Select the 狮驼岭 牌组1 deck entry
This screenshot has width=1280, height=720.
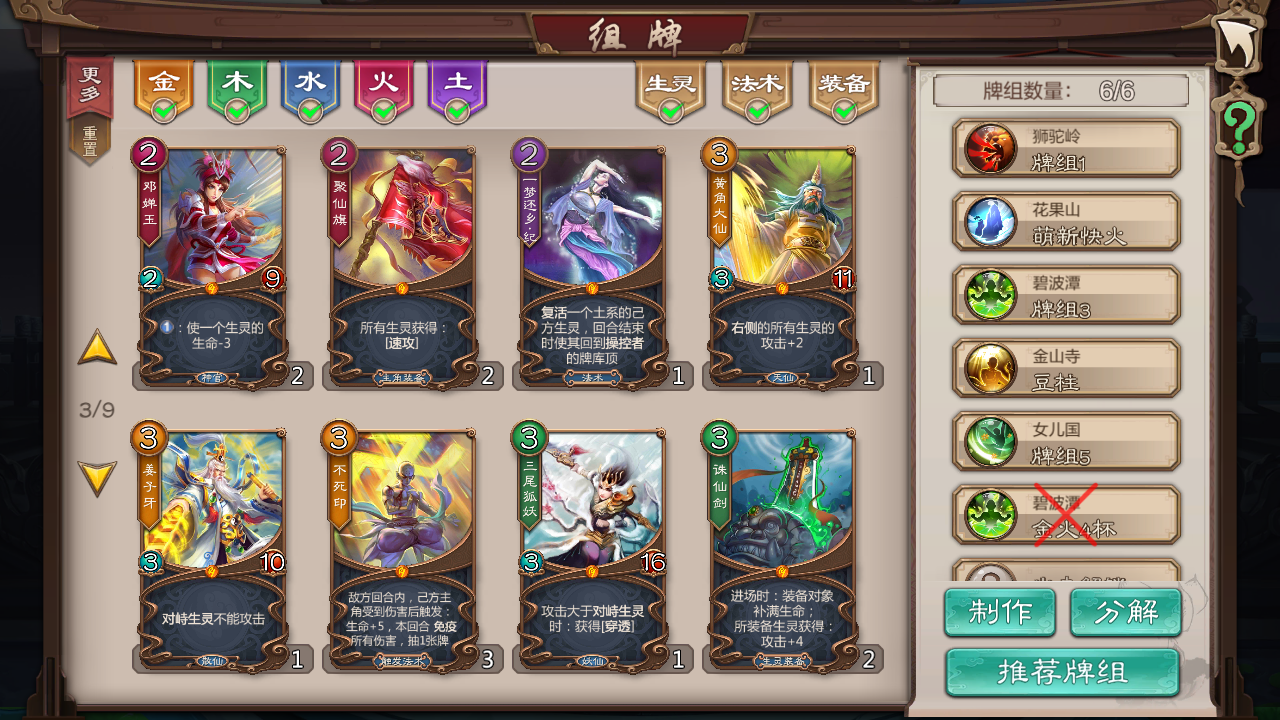[x=1064, y=146]
